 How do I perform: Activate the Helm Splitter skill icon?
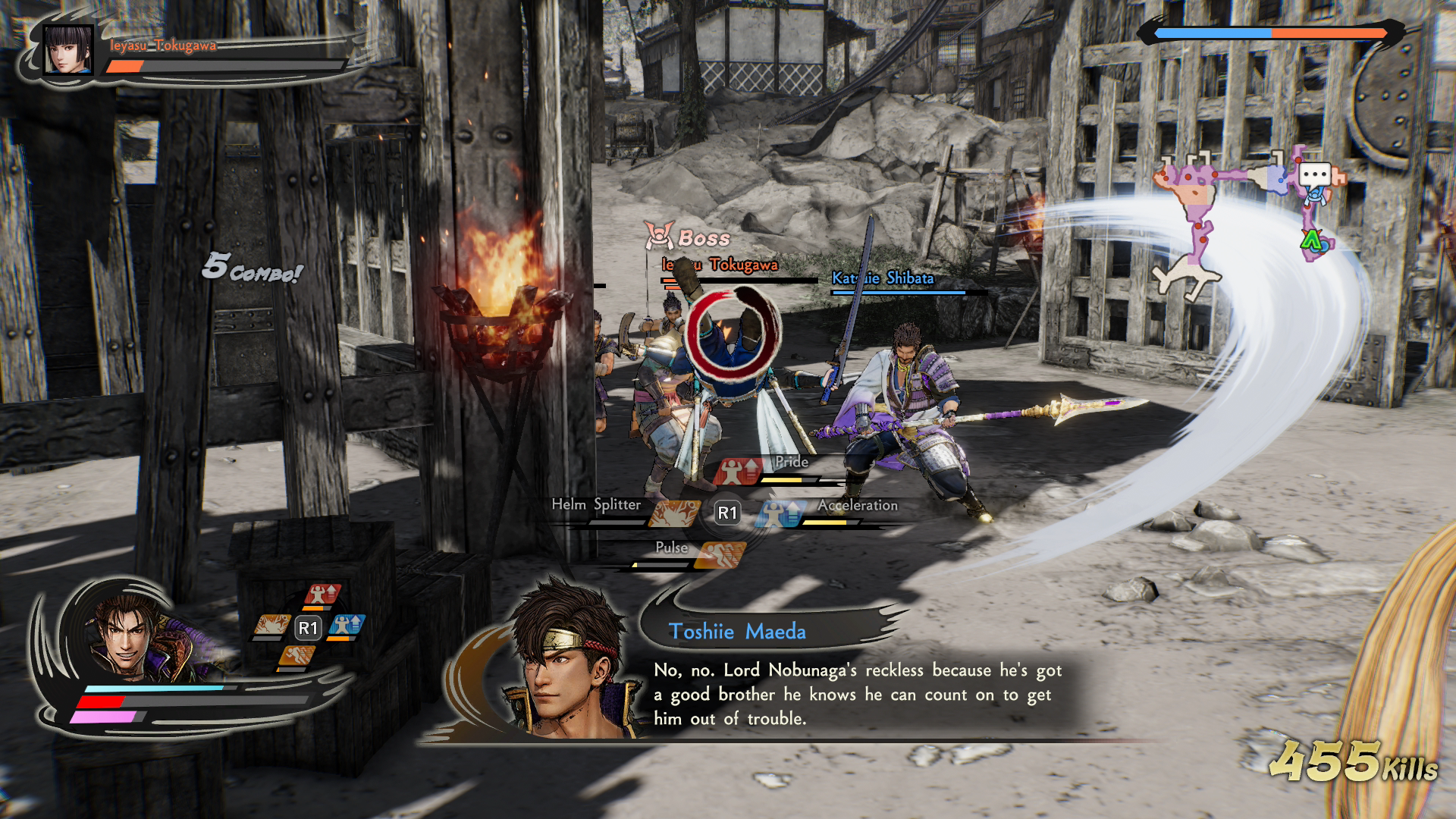(x=673, y=513)
